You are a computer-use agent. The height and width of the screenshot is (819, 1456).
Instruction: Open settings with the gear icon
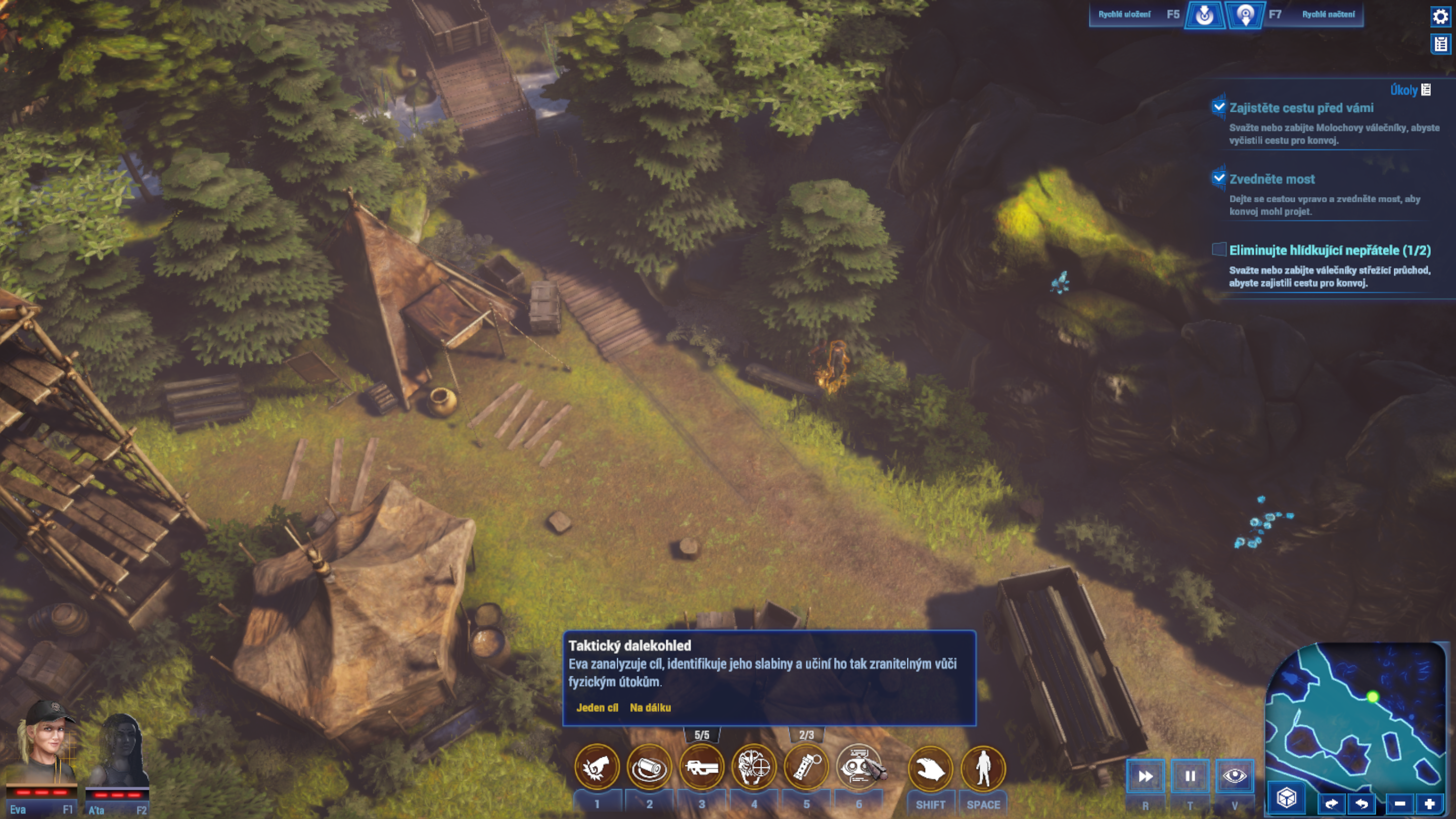point(1440,16)
